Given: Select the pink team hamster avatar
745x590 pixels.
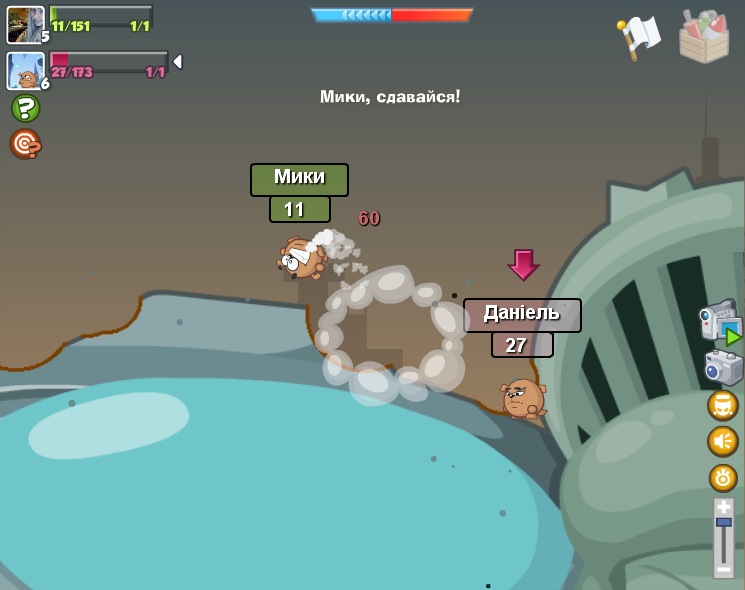Looking at the screenshot, I should point(25,71).
